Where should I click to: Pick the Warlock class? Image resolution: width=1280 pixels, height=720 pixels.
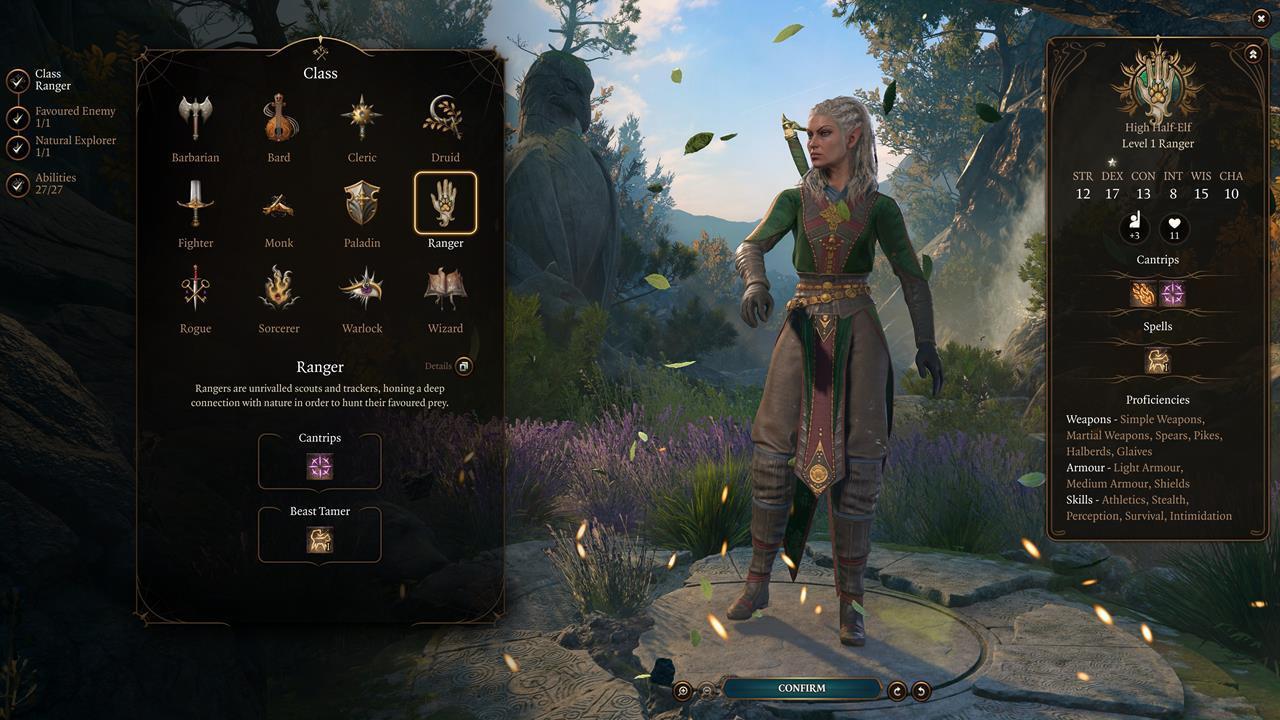coord(362,290)
